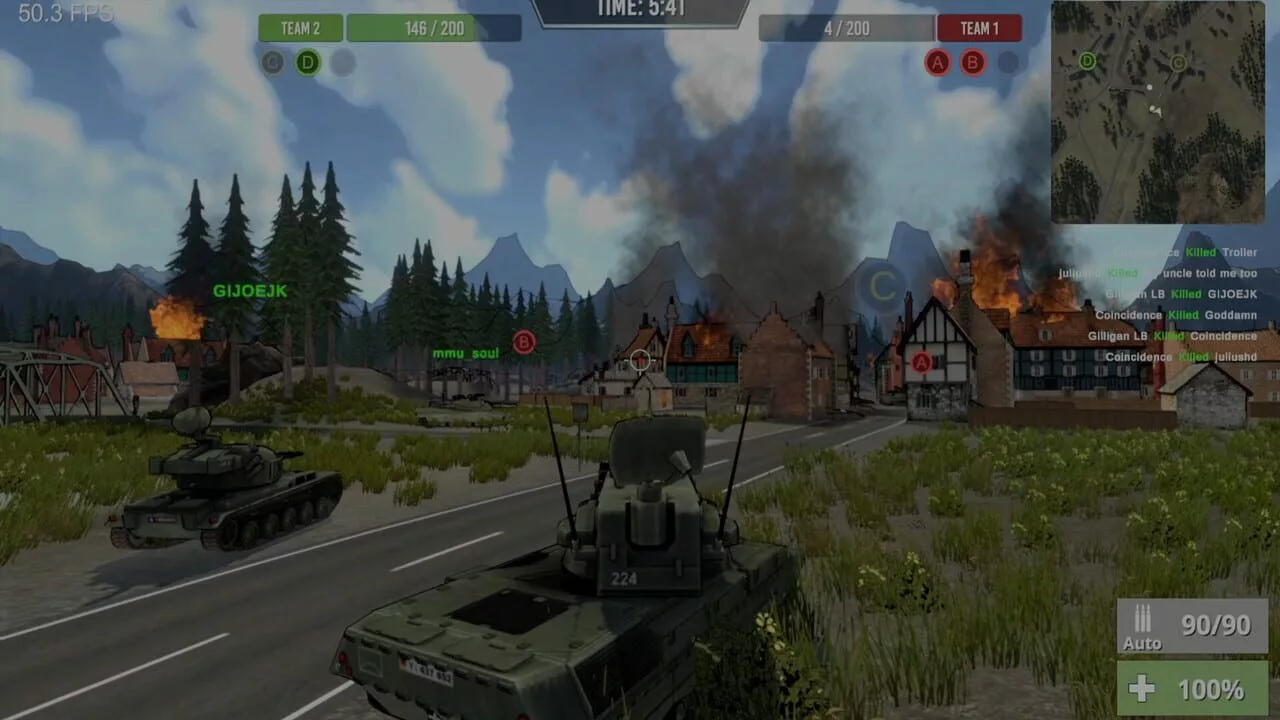The width and height of the screenshot is (1280, 720).
Task: Click the kill feed list
Action: [1170, 305]
